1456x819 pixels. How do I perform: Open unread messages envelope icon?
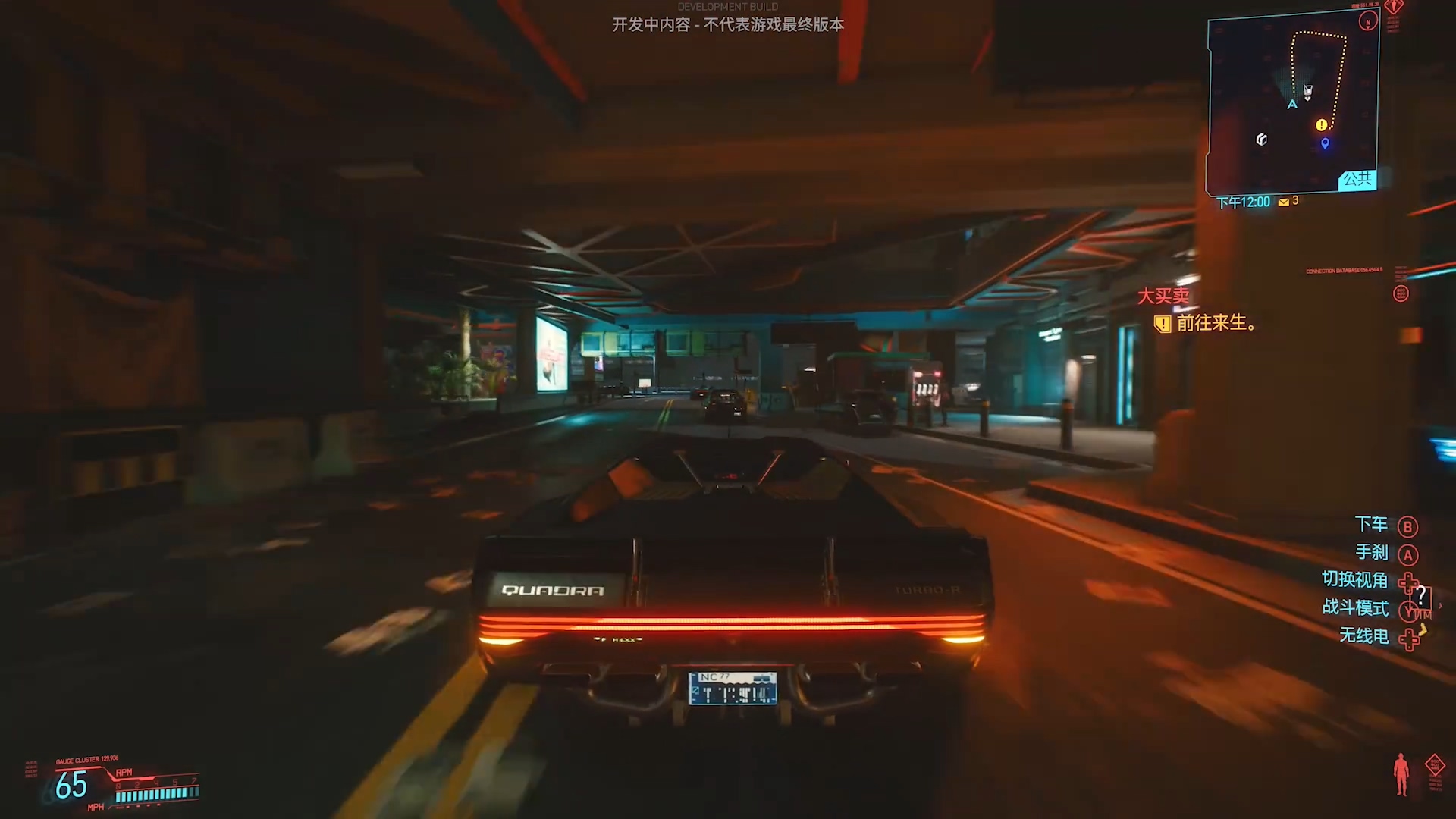1284,202
